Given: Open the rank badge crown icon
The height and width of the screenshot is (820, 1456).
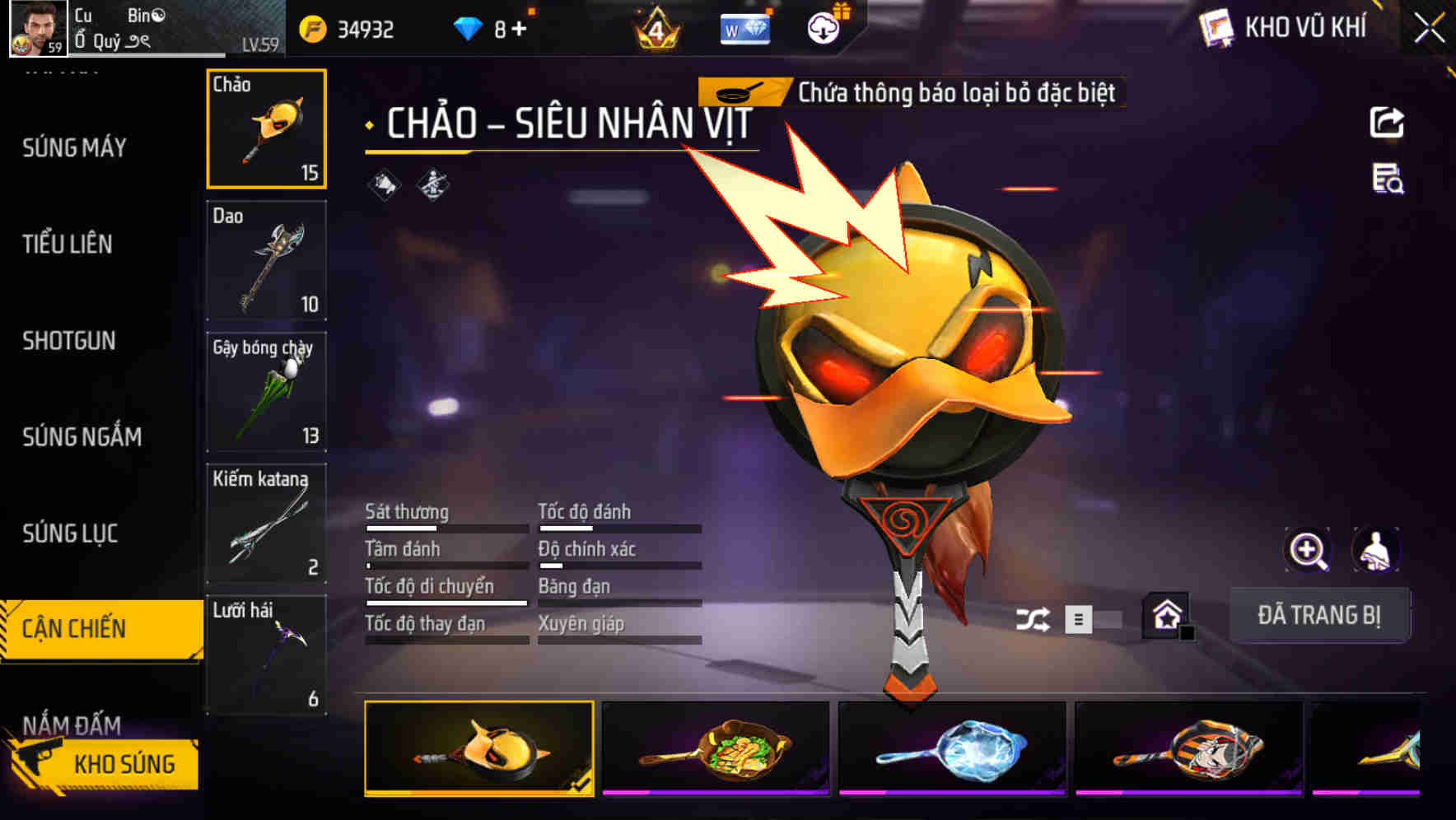Looking at the screenshot, I should point(655,30).
